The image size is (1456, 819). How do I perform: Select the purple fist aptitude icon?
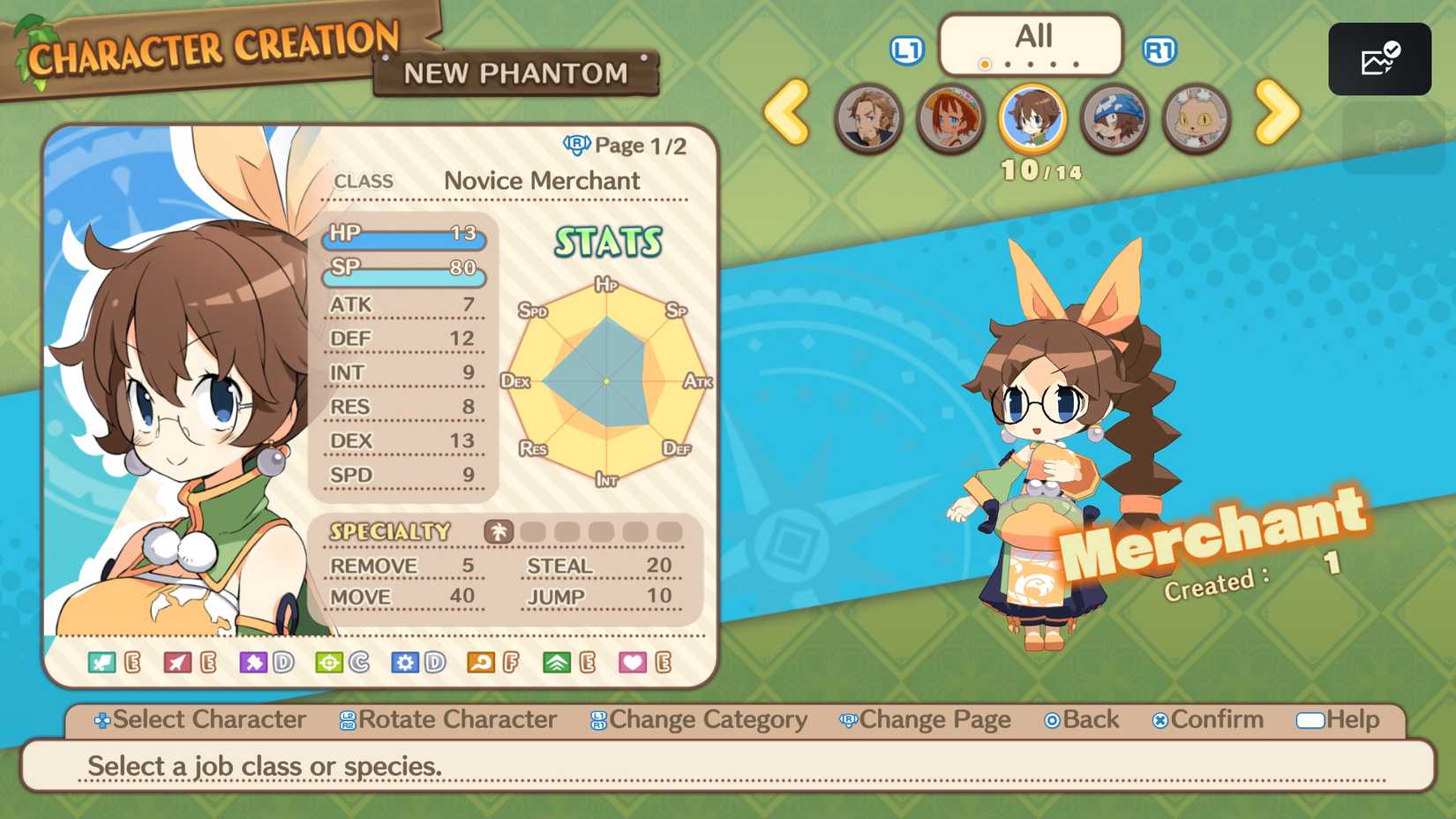[253, 664]
